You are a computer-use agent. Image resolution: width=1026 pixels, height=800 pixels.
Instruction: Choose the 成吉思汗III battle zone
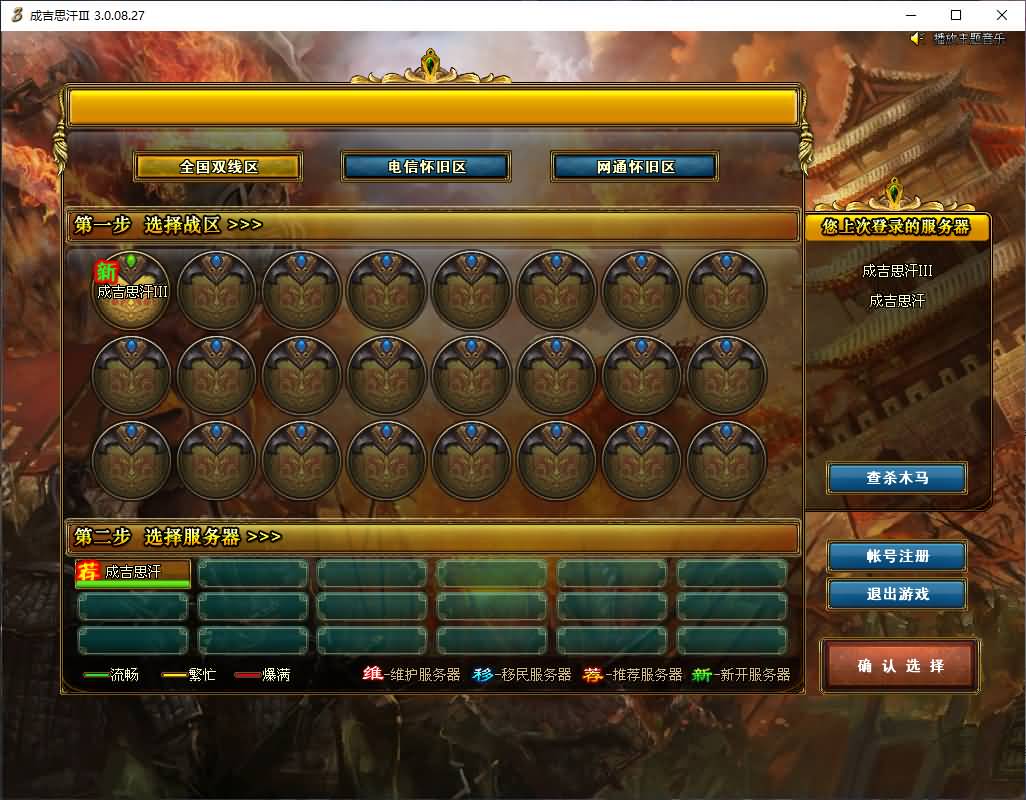click(x=131, y=289)
